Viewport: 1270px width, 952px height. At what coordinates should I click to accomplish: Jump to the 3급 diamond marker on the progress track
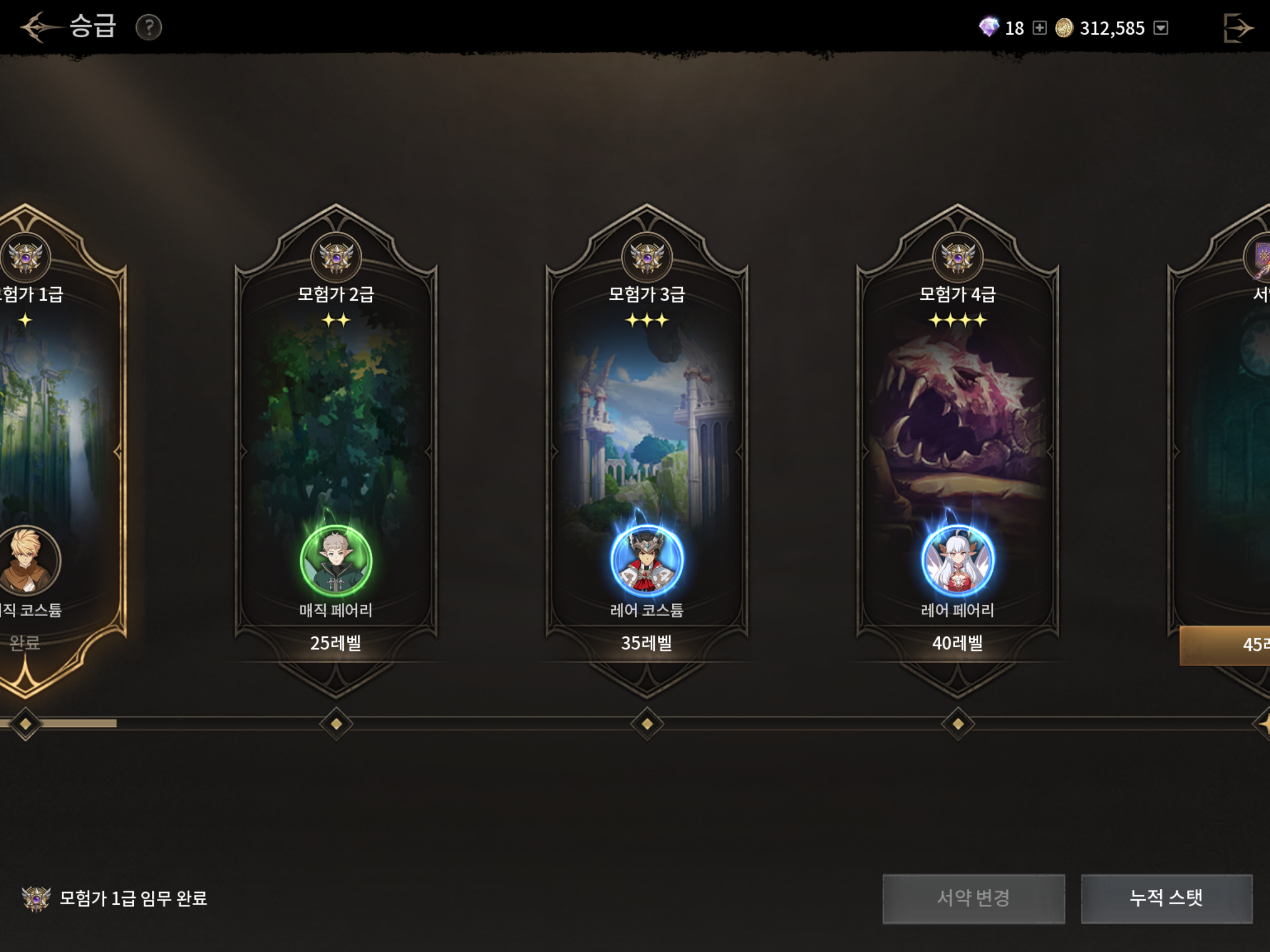coord(647,723)
